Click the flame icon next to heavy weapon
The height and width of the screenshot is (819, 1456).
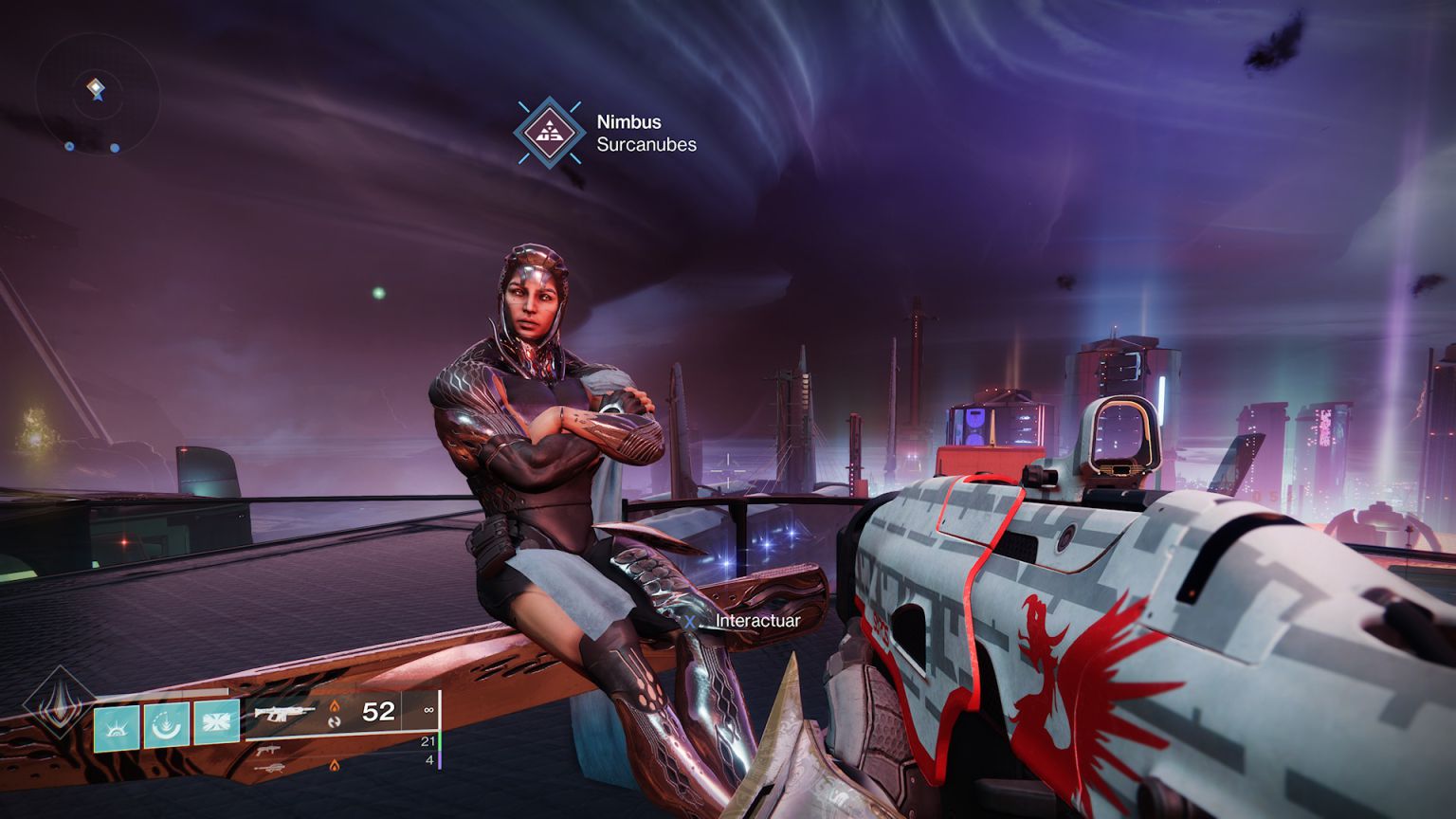335,764
